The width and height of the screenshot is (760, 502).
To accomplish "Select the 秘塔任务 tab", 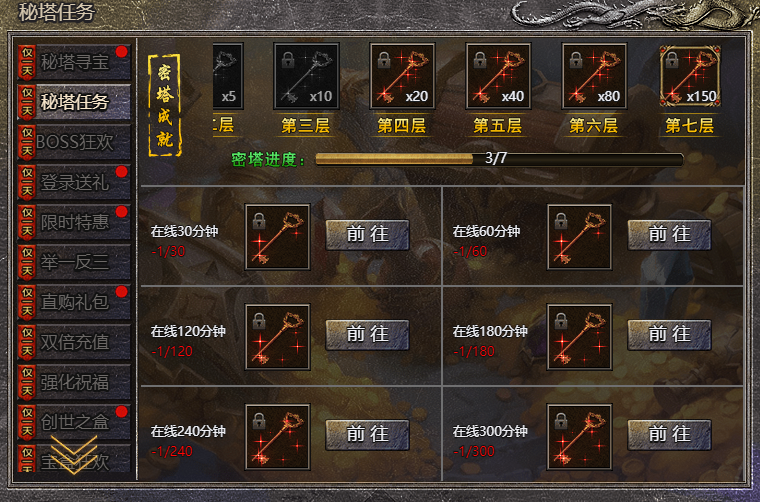I will (x=73, y=102).
